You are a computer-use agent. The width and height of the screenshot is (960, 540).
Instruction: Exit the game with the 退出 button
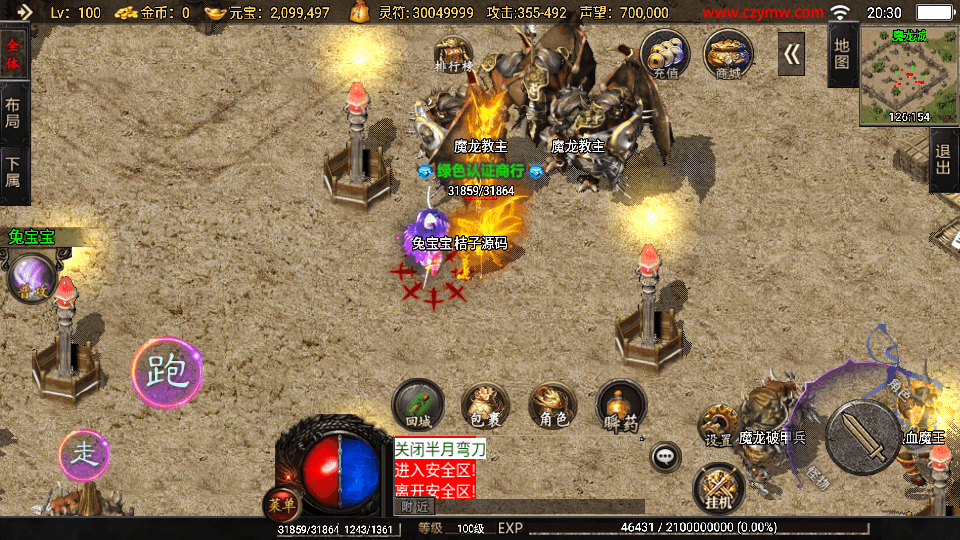click(x=942, y=160)
